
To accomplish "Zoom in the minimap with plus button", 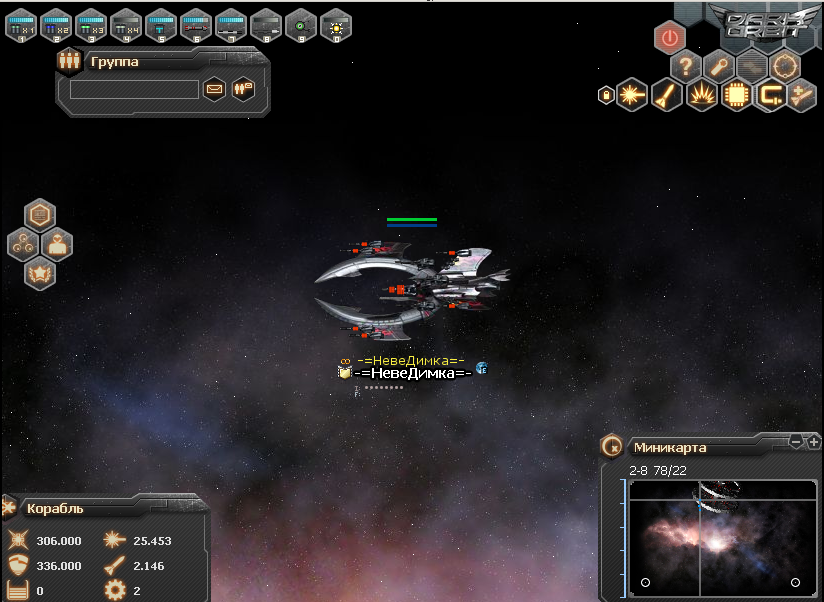I will (814, 441).
